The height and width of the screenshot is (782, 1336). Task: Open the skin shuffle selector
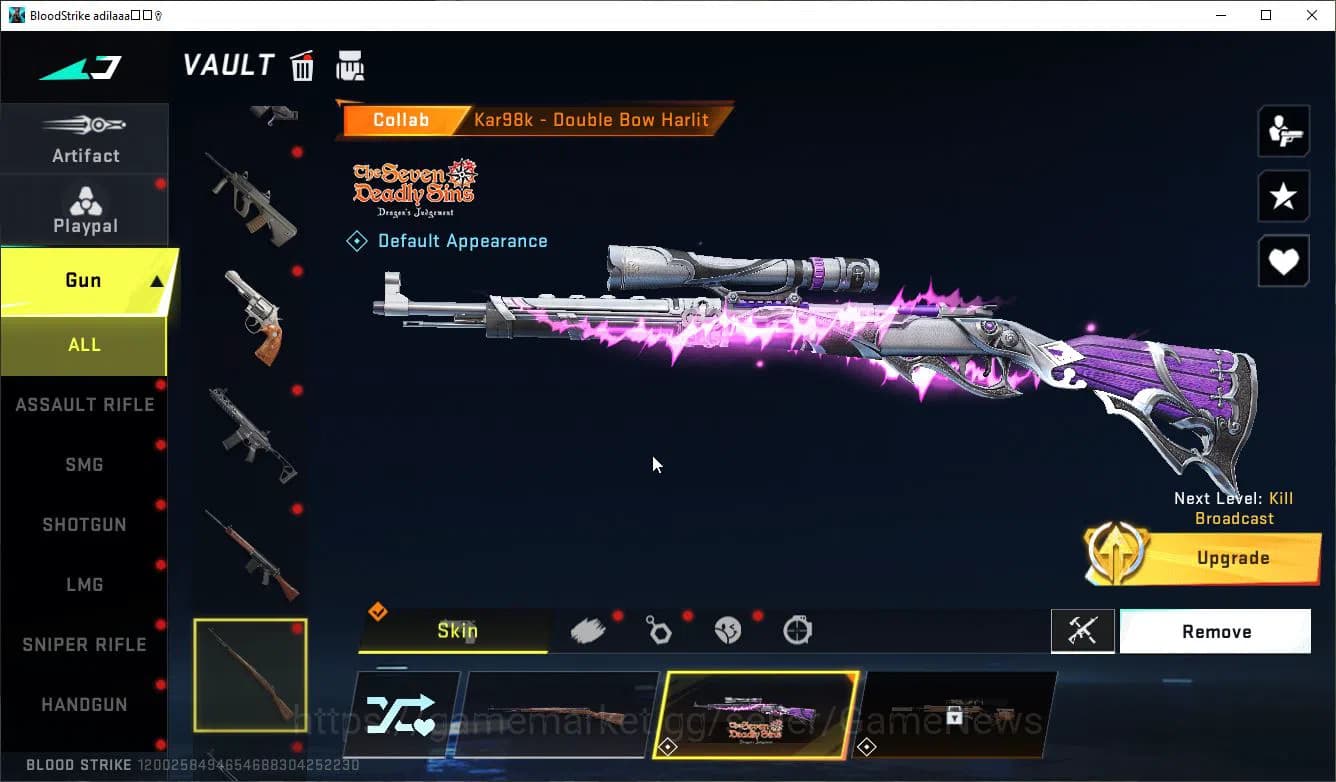tap(403, 713)
